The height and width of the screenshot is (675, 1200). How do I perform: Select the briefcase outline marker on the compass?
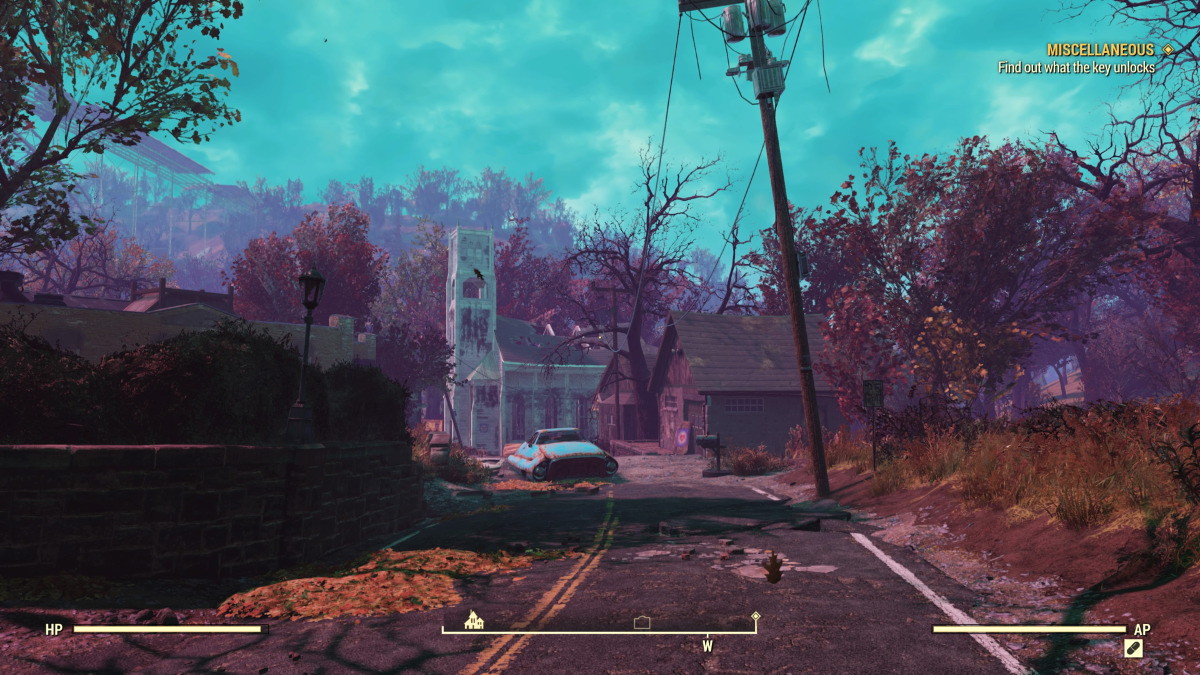643,622
